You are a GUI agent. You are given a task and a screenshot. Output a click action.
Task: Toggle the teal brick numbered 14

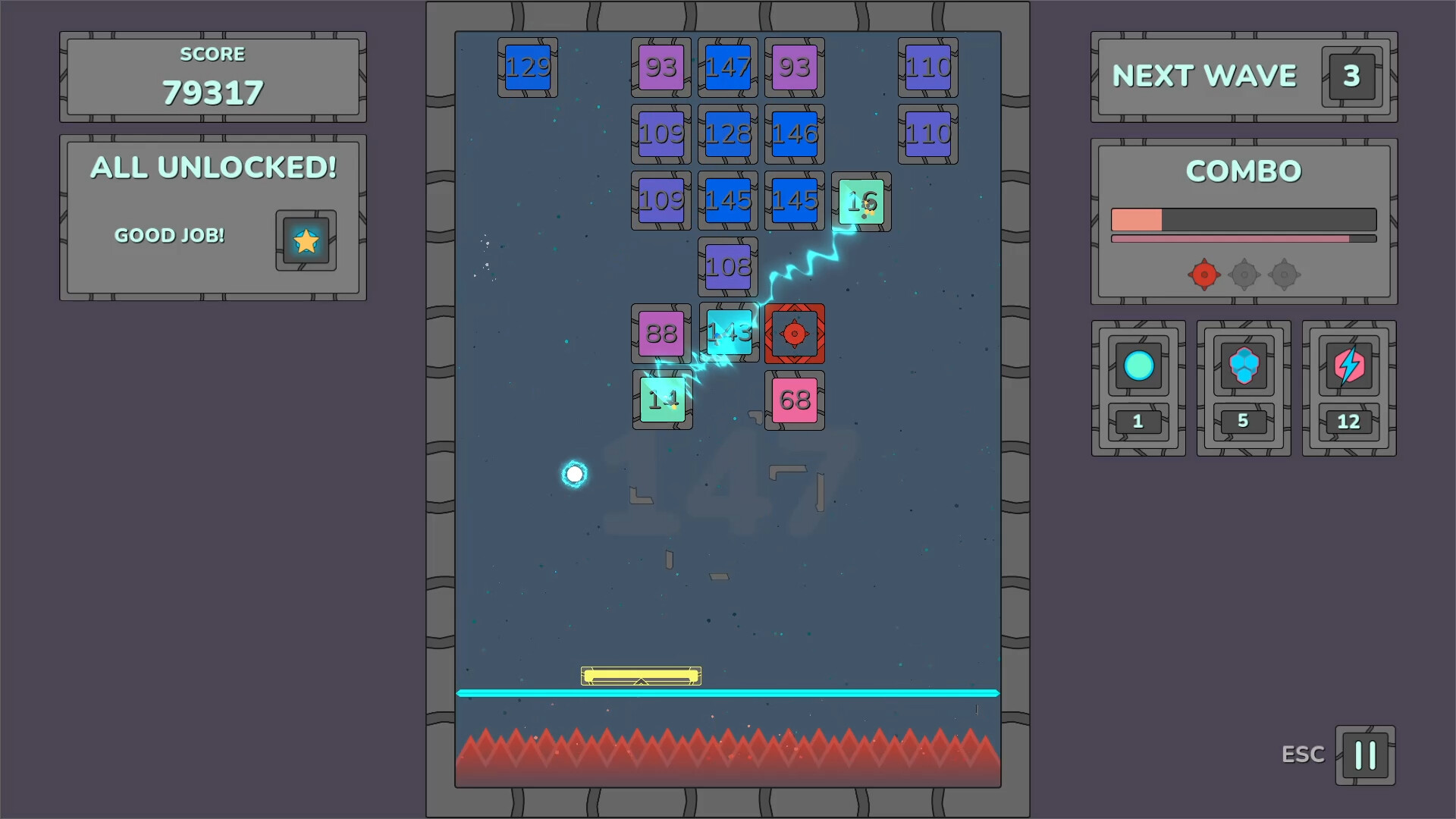click(x=662, y=400)
